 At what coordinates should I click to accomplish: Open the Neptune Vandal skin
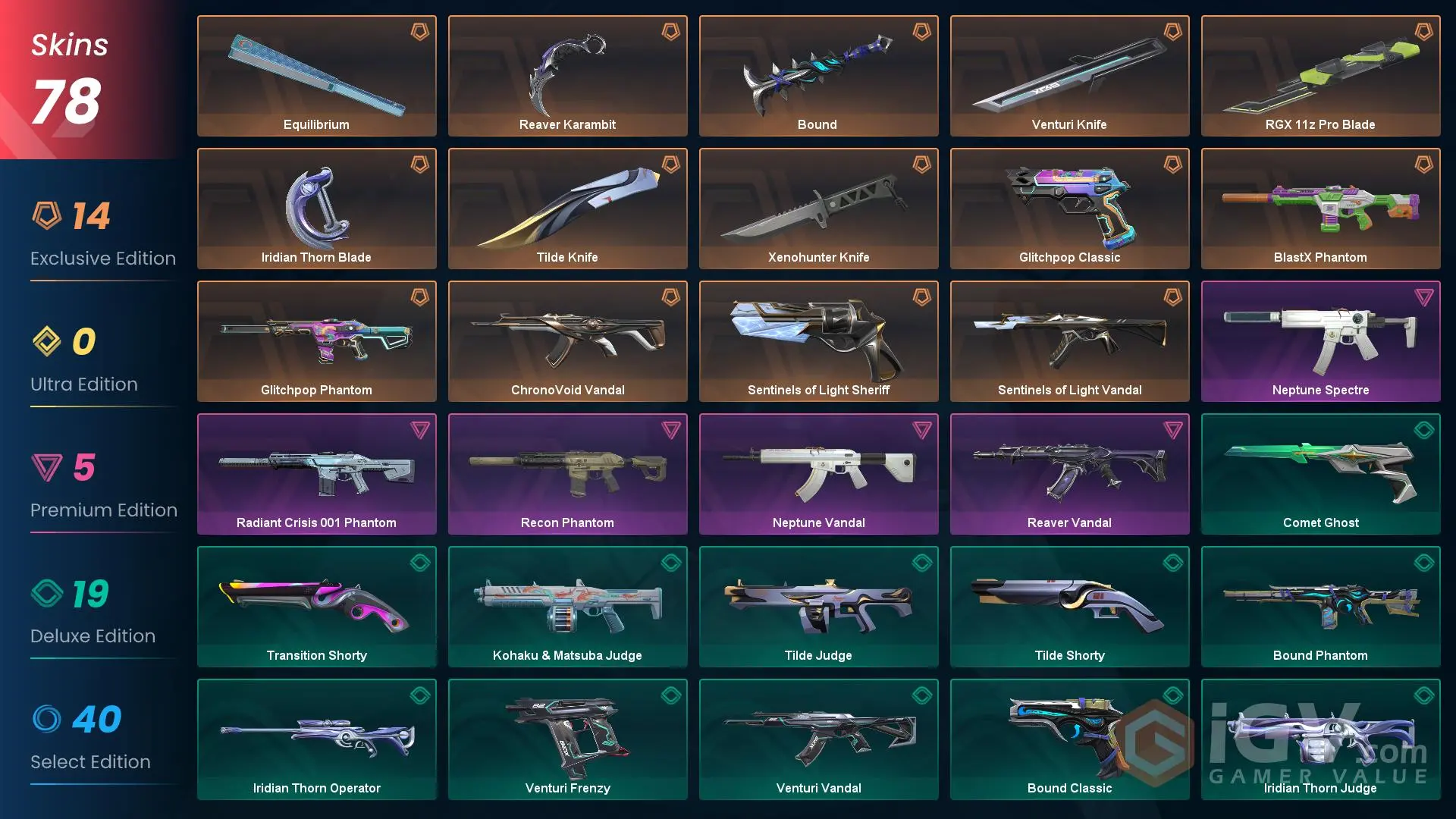818,473
